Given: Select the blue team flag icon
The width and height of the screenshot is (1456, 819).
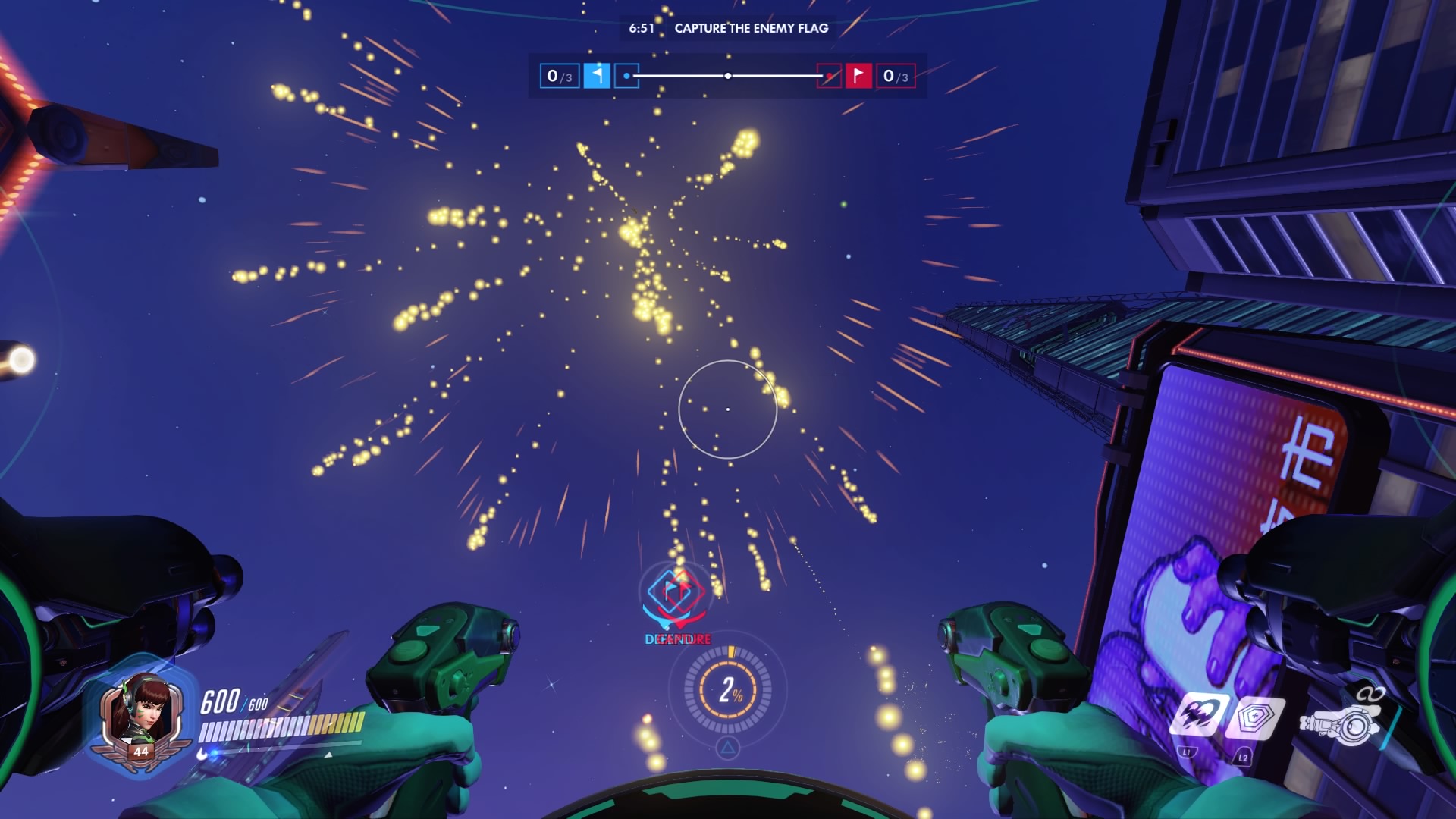Looking at the screenshot, I should [597, 76].
